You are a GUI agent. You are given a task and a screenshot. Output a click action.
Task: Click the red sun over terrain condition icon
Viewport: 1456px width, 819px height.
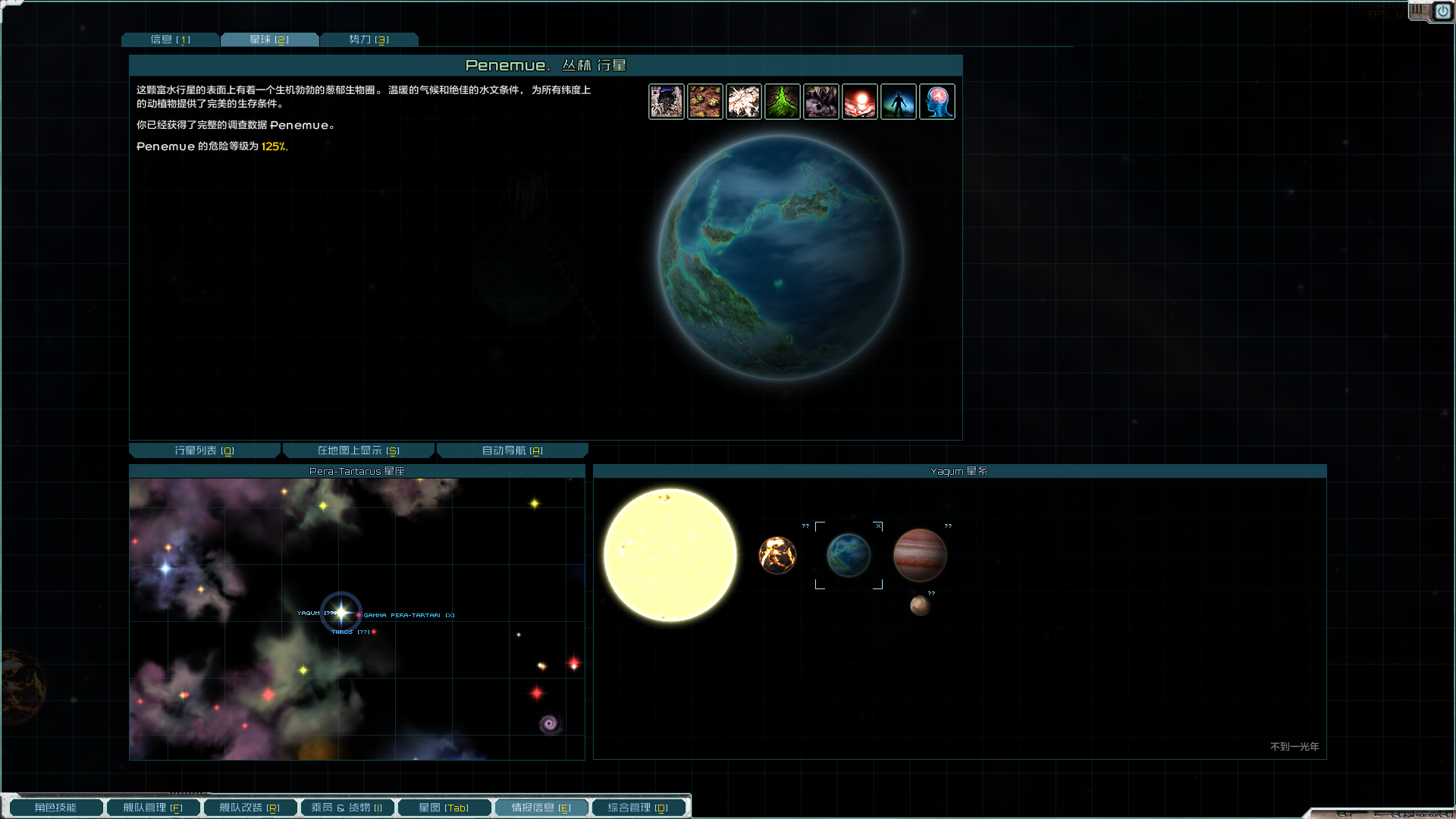(x=860, y=102)
